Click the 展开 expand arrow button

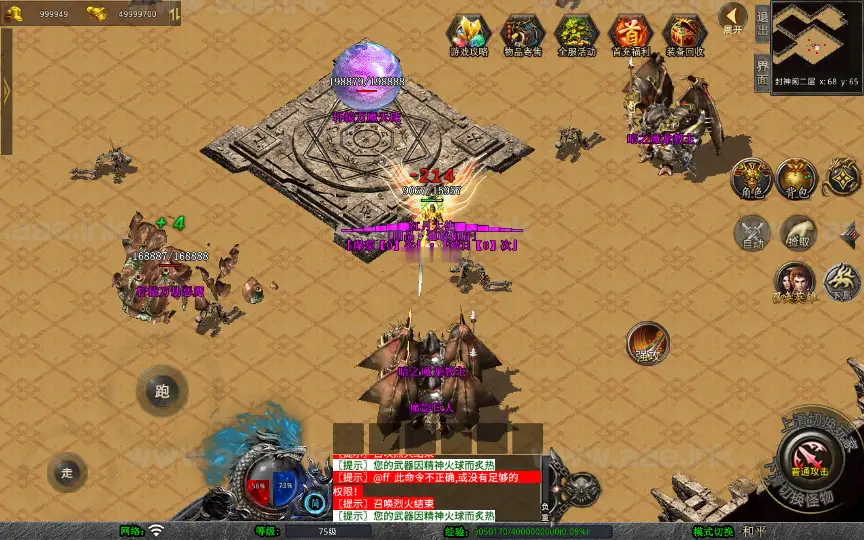(x=733, y=19)
